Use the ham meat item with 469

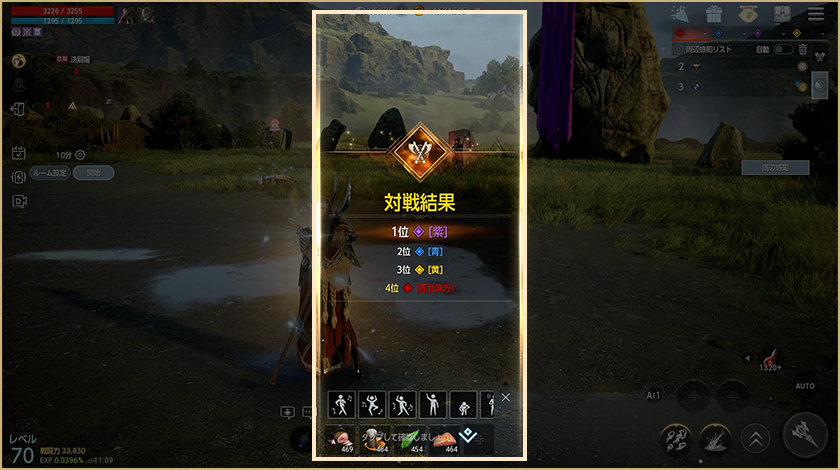point(343,438)
